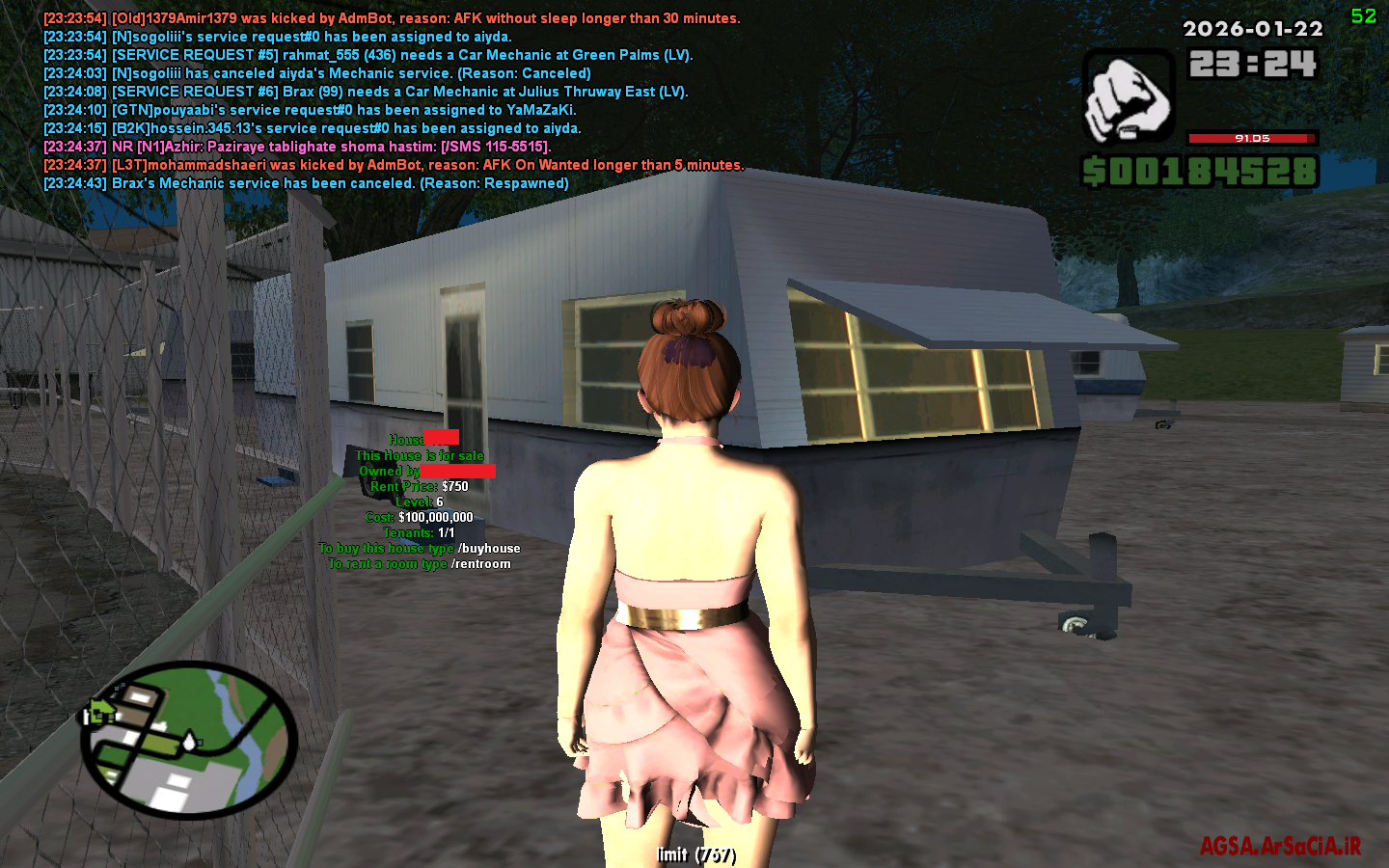Click the /rentroom command text

(x=479, y=562)
